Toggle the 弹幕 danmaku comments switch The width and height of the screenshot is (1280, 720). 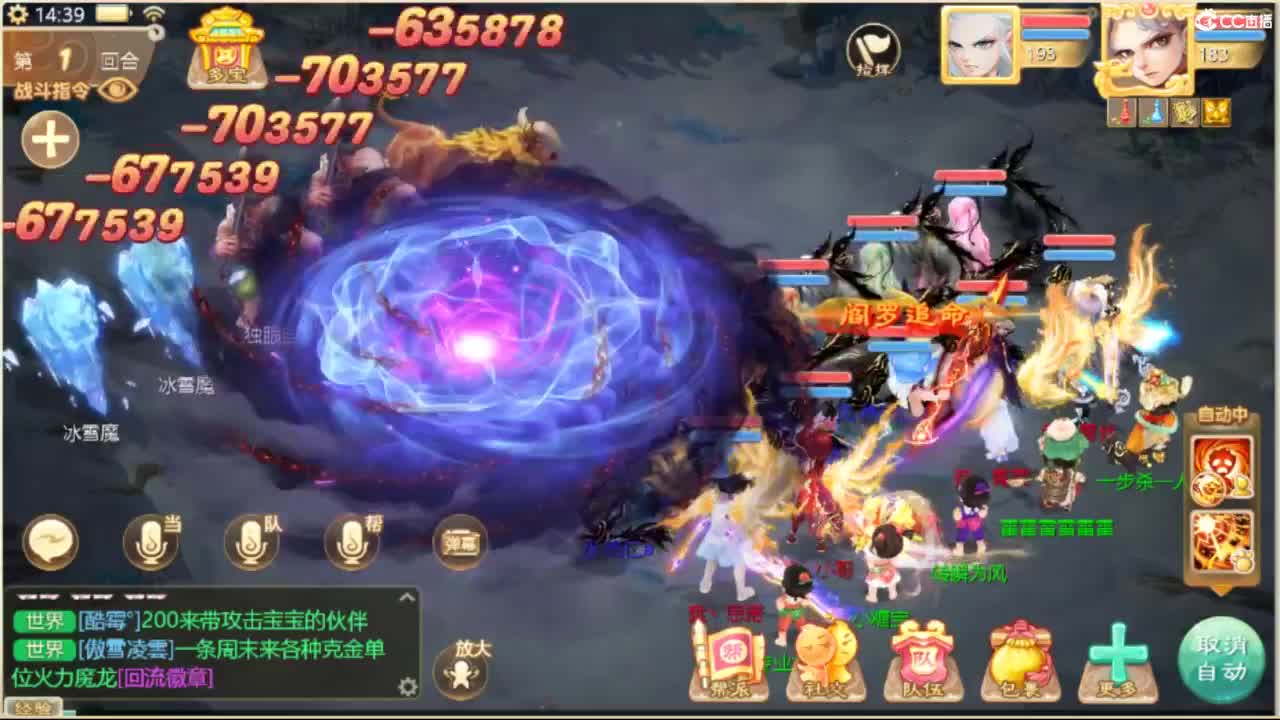click(x=460, y=543)
